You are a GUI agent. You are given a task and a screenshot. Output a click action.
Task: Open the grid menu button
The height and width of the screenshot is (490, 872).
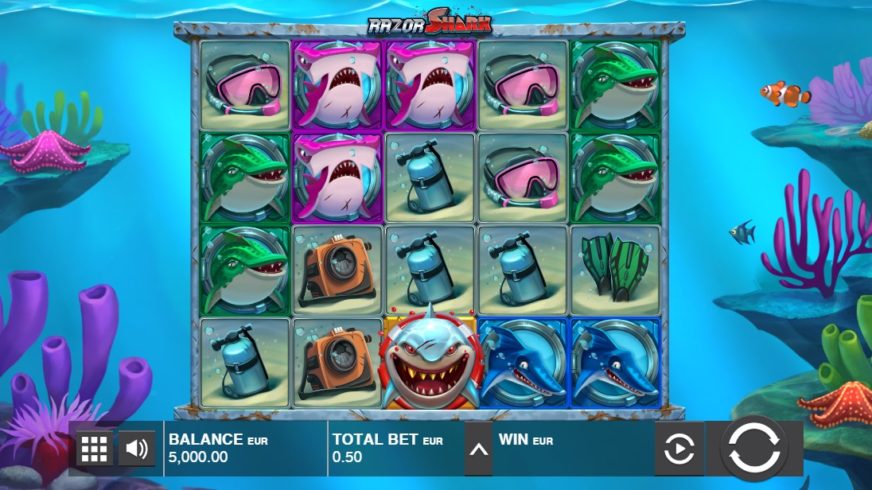pos(94,449)
